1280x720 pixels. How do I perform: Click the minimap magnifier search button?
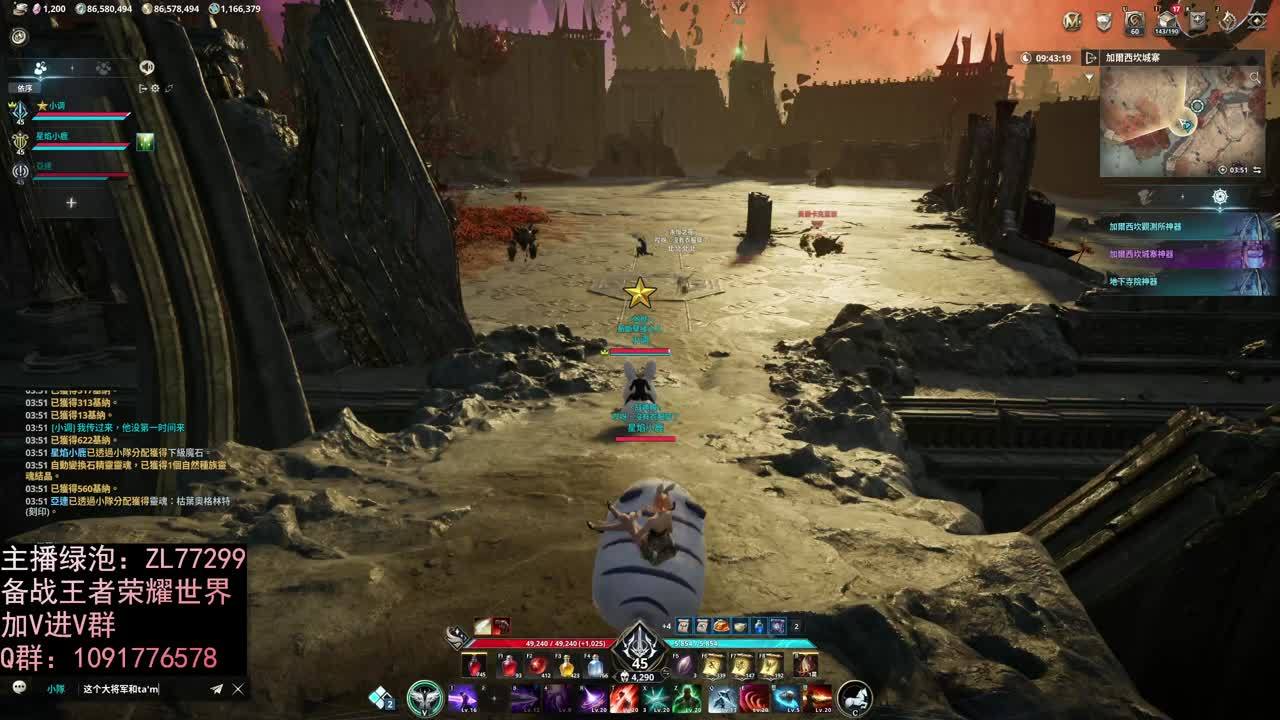(x=1254, y=78)
